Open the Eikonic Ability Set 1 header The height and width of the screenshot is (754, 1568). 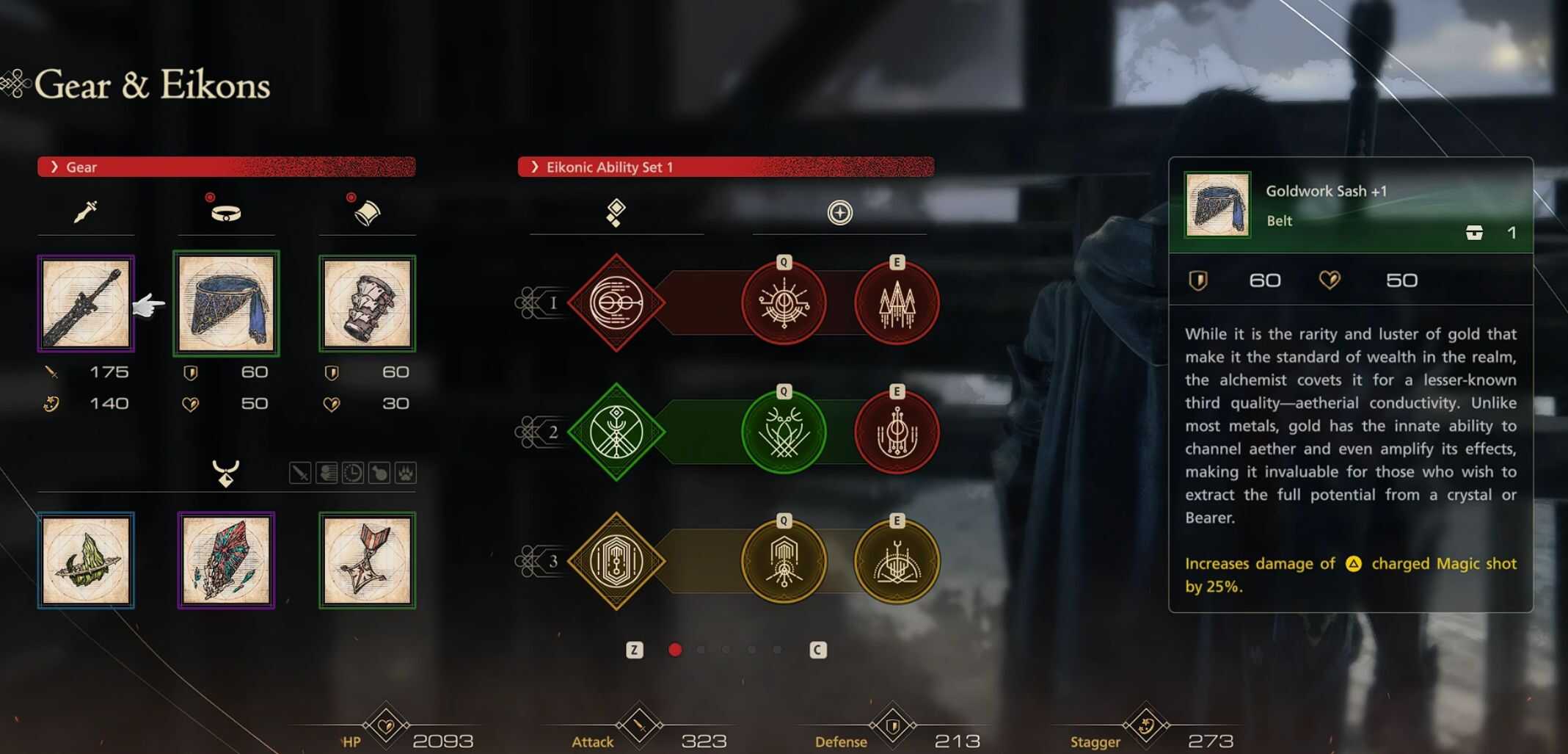[725, 167]
